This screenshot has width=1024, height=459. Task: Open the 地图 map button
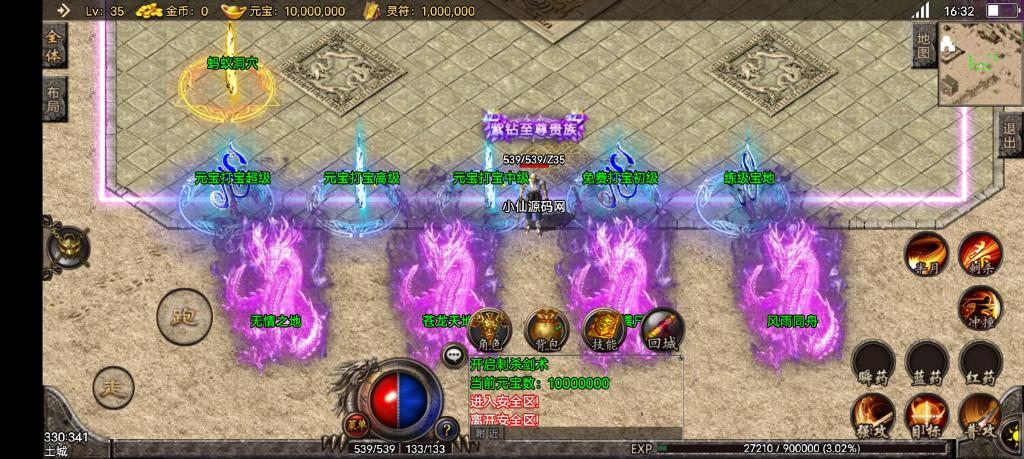925,45
